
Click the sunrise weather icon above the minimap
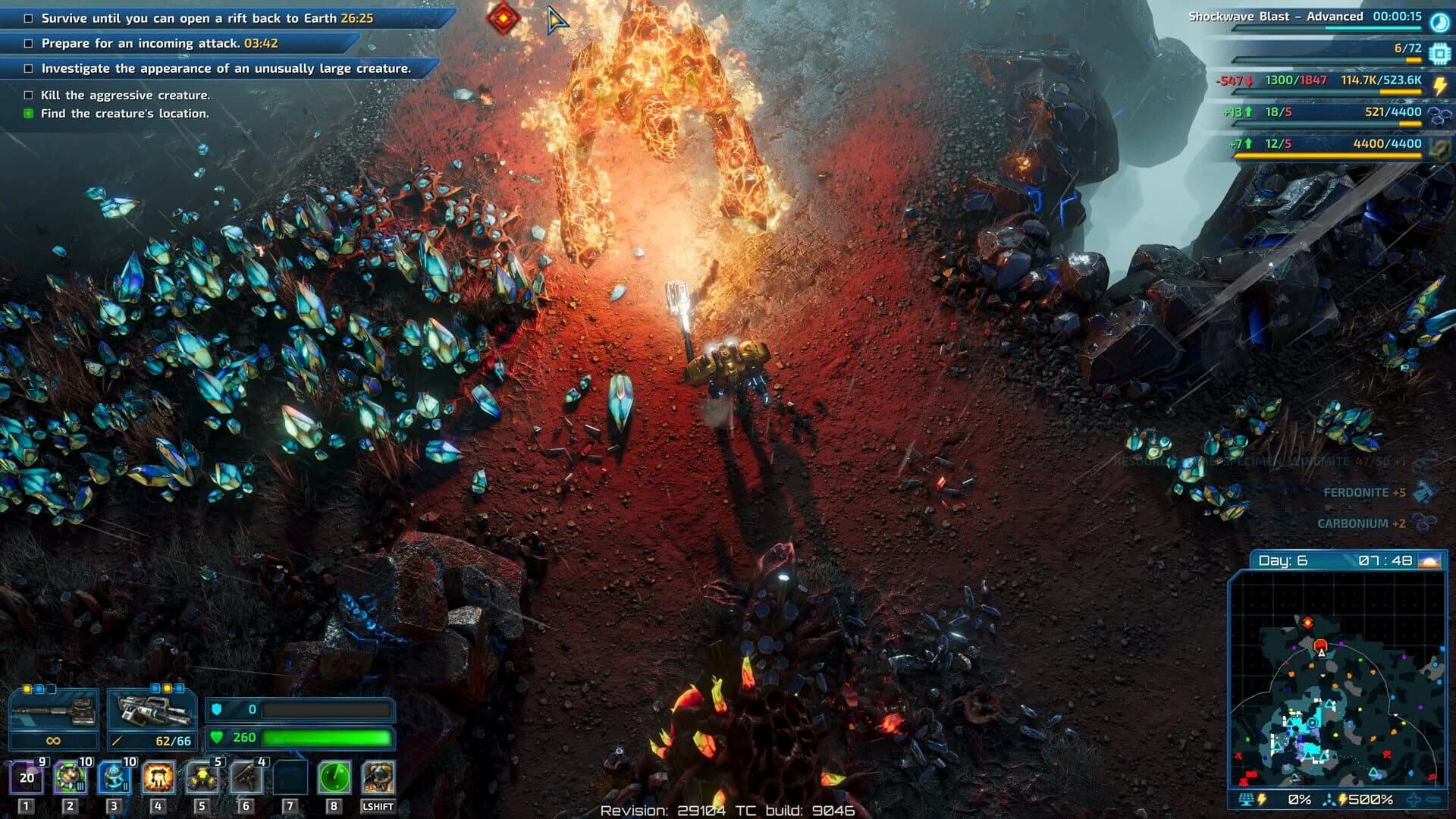[1430, 563]
